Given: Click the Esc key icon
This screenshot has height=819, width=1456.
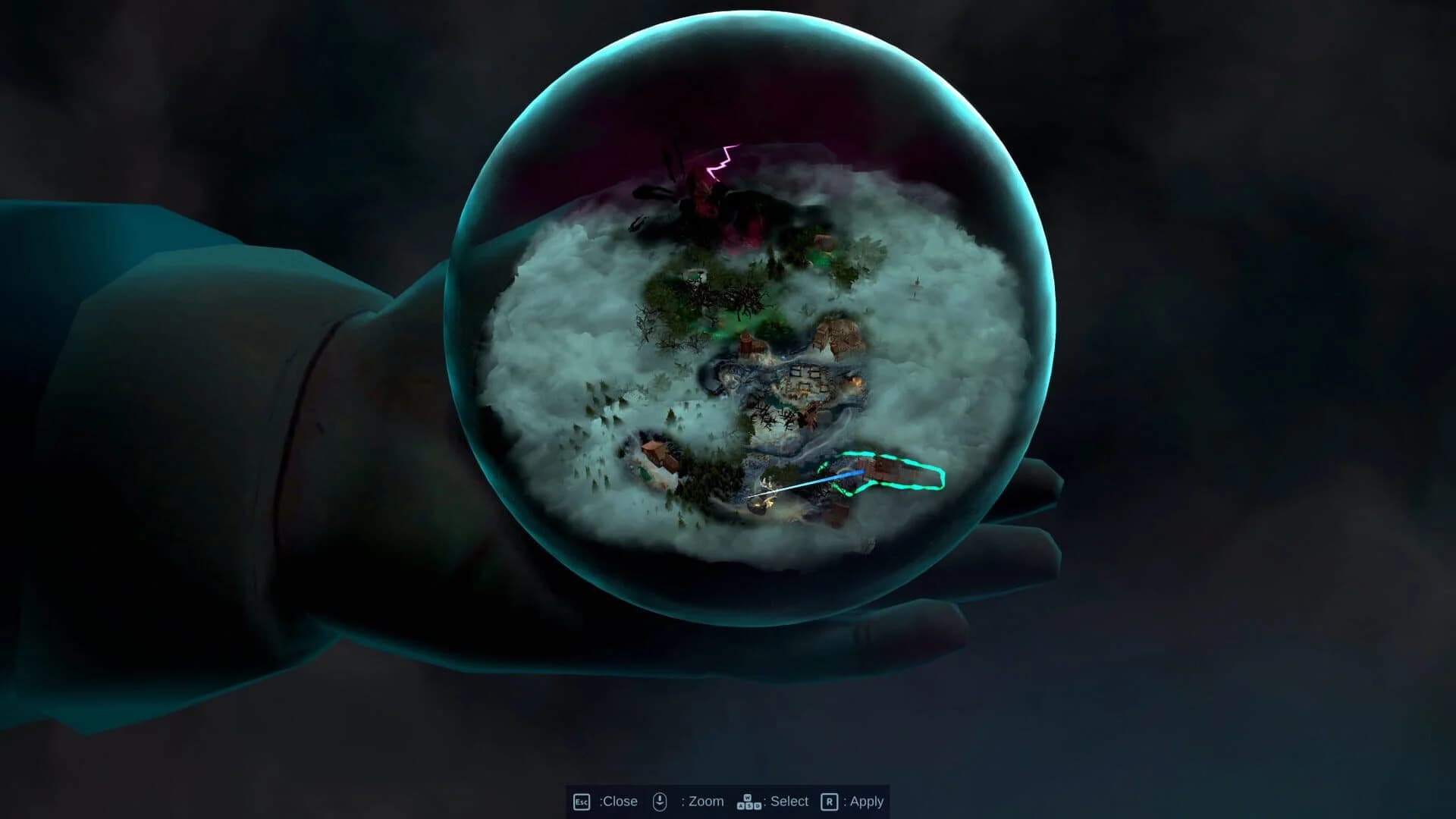Looking at the screenshot, I should [581, 801].
